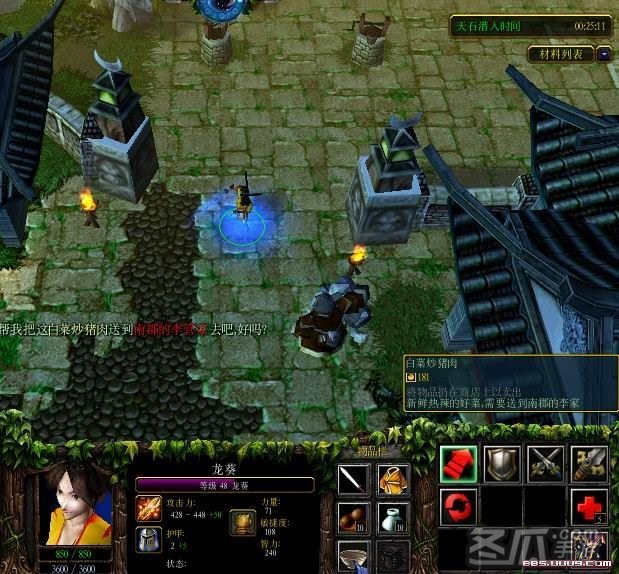Activate the warrior figure ability icon
Viewport: 619px width, 574px height.
pos(589,549)
